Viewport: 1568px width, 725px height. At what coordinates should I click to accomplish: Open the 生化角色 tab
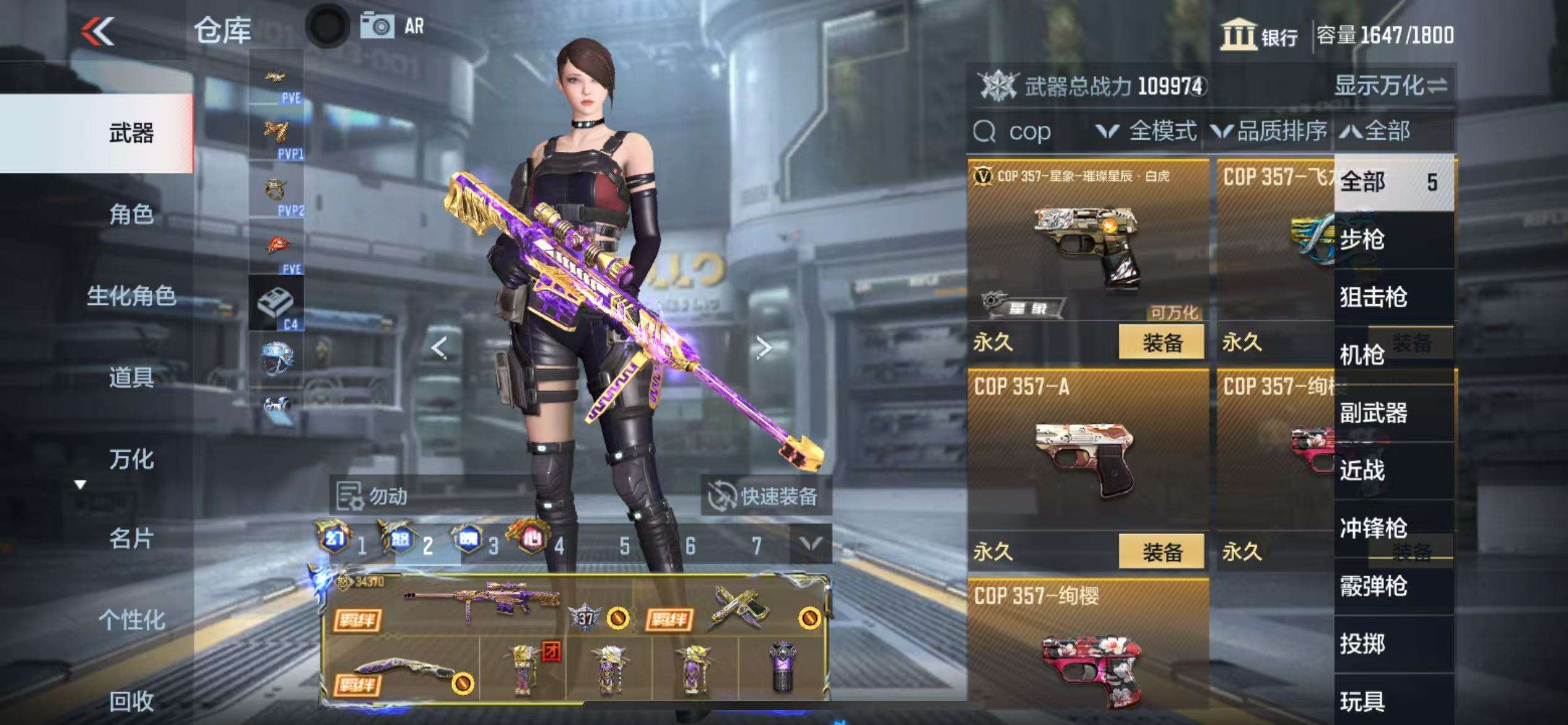click(x=131, y=296)
